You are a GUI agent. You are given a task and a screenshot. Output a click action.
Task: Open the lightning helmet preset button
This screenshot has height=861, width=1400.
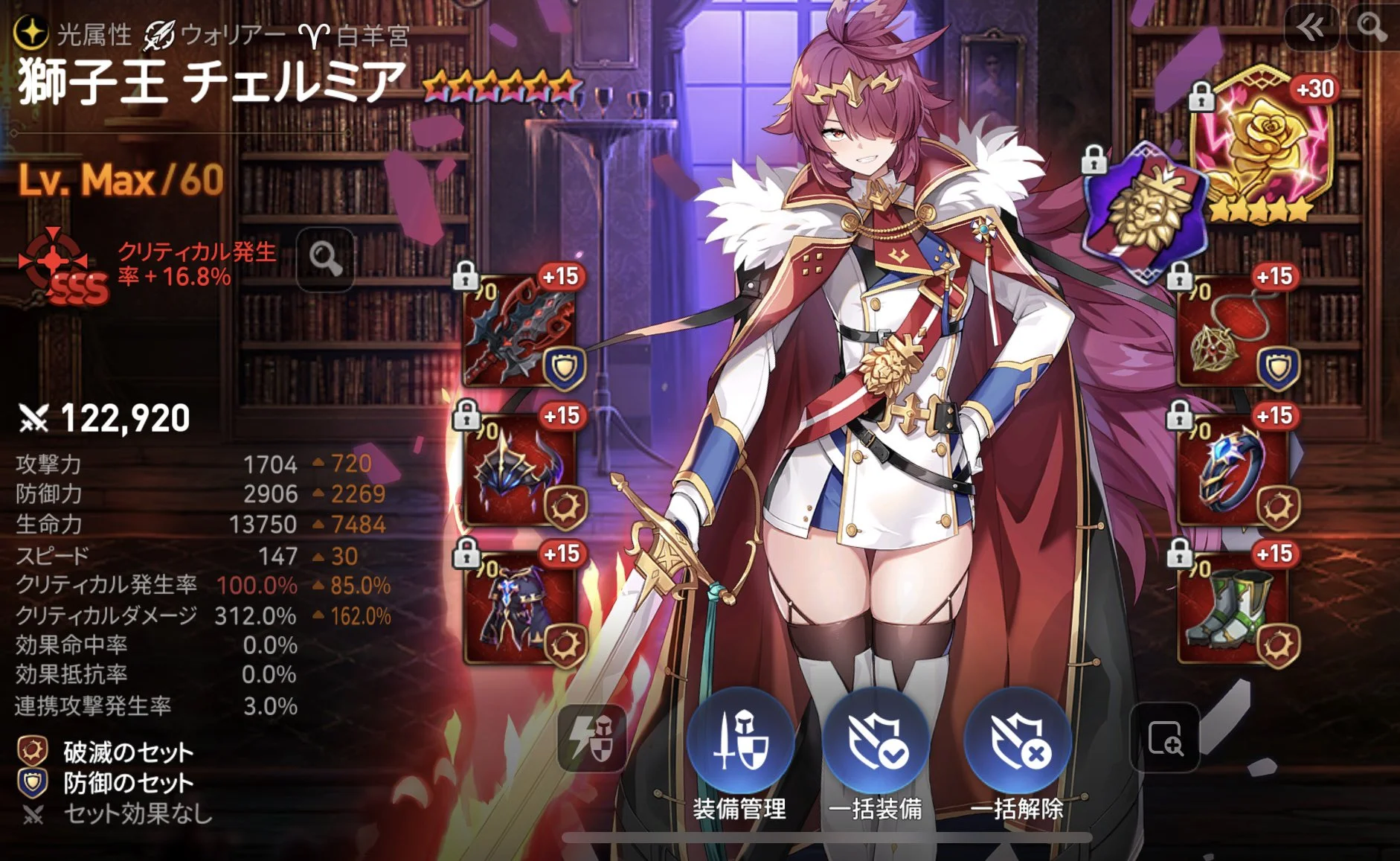pyautogui.click(x=591, y=738)
